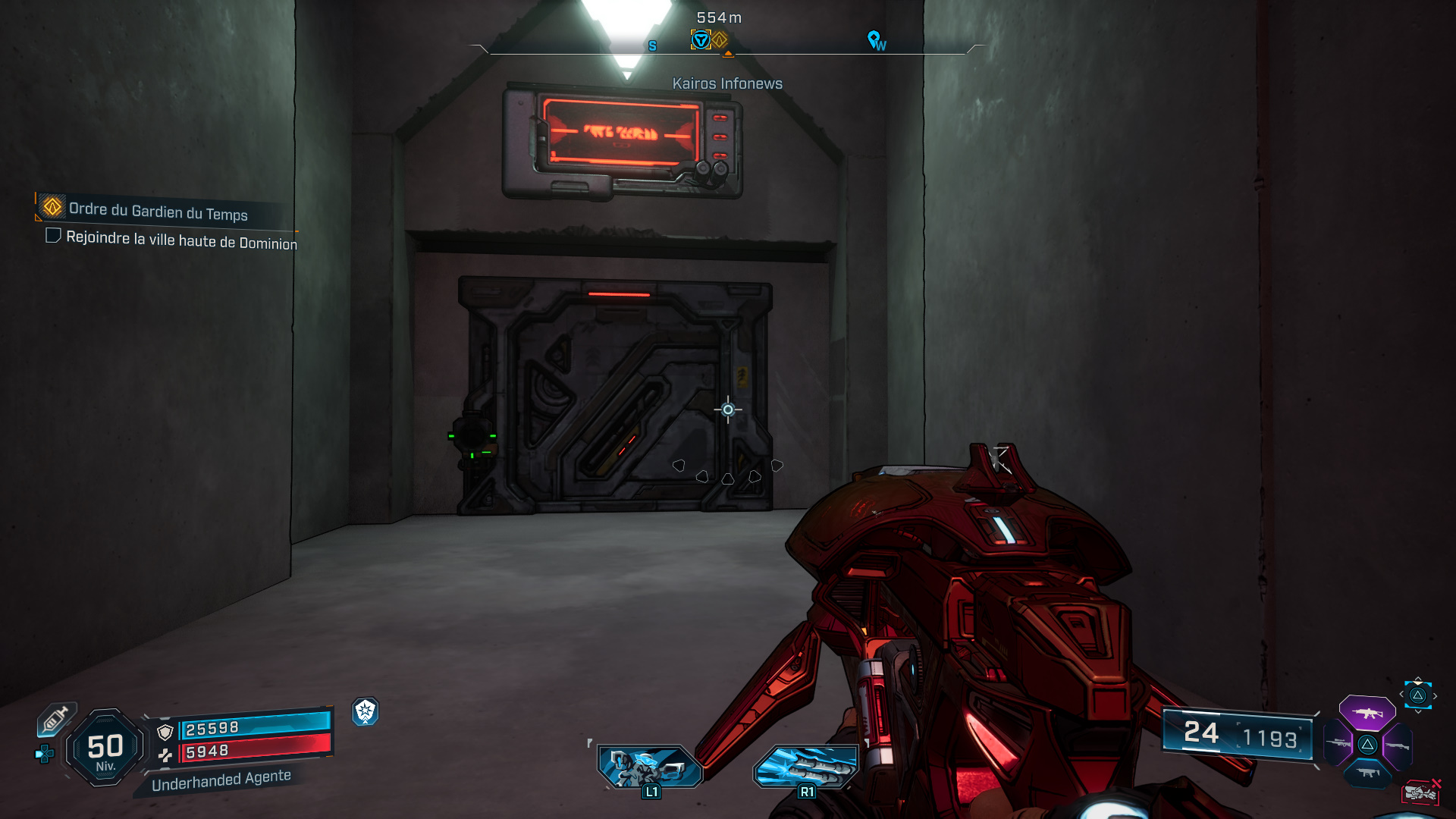Select the shotgun slot on the weapon wheel
This screenshot has width=1456, height=819.
[1397, 745]
